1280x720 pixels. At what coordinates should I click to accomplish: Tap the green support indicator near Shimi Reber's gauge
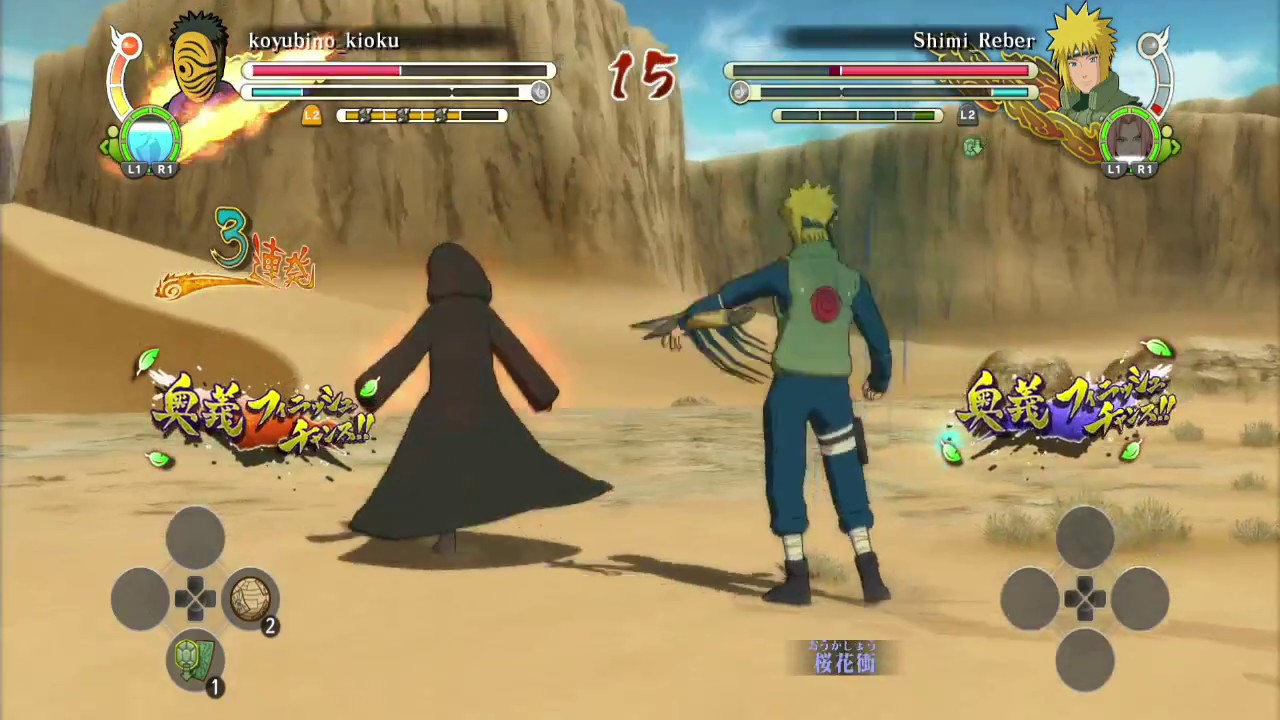pyautogui.click(x=973, y=148)
